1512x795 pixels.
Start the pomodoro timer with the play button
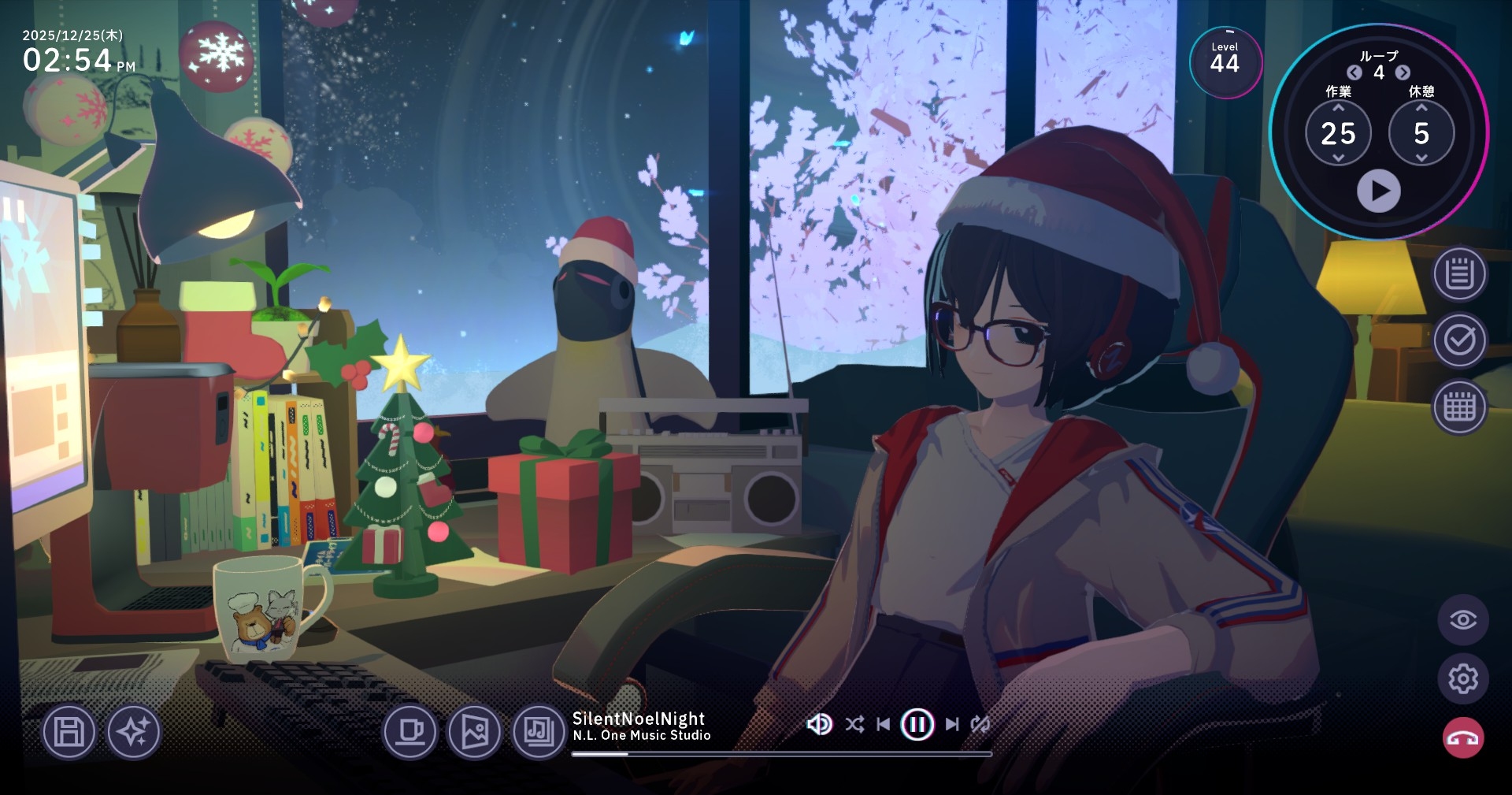[1378, 191]
